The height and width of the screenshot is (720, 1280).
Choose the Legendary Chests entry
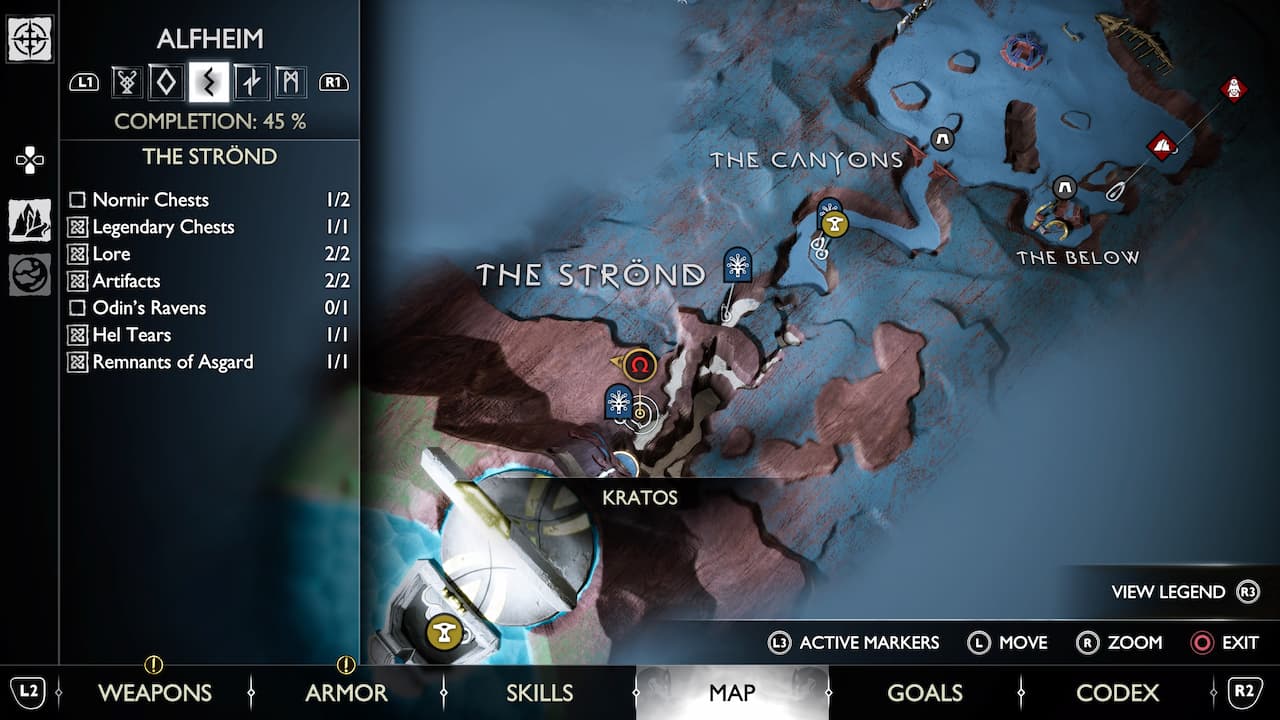tap(208, 227)
